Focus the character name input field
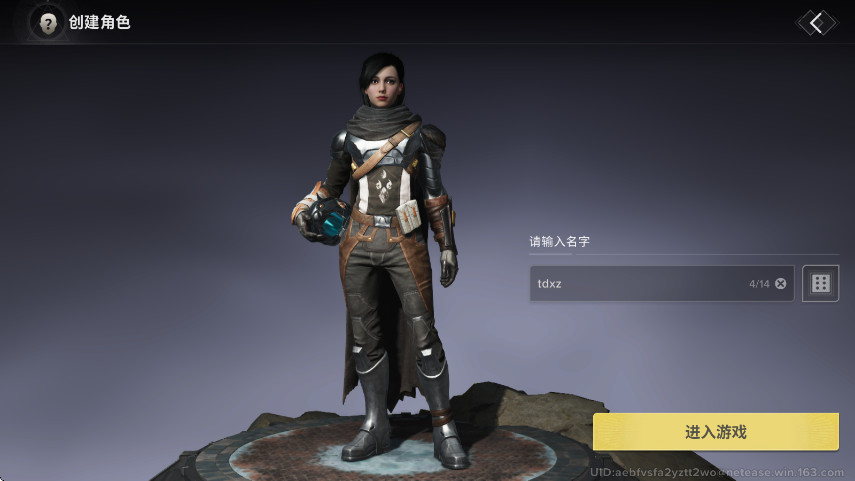 640,284
